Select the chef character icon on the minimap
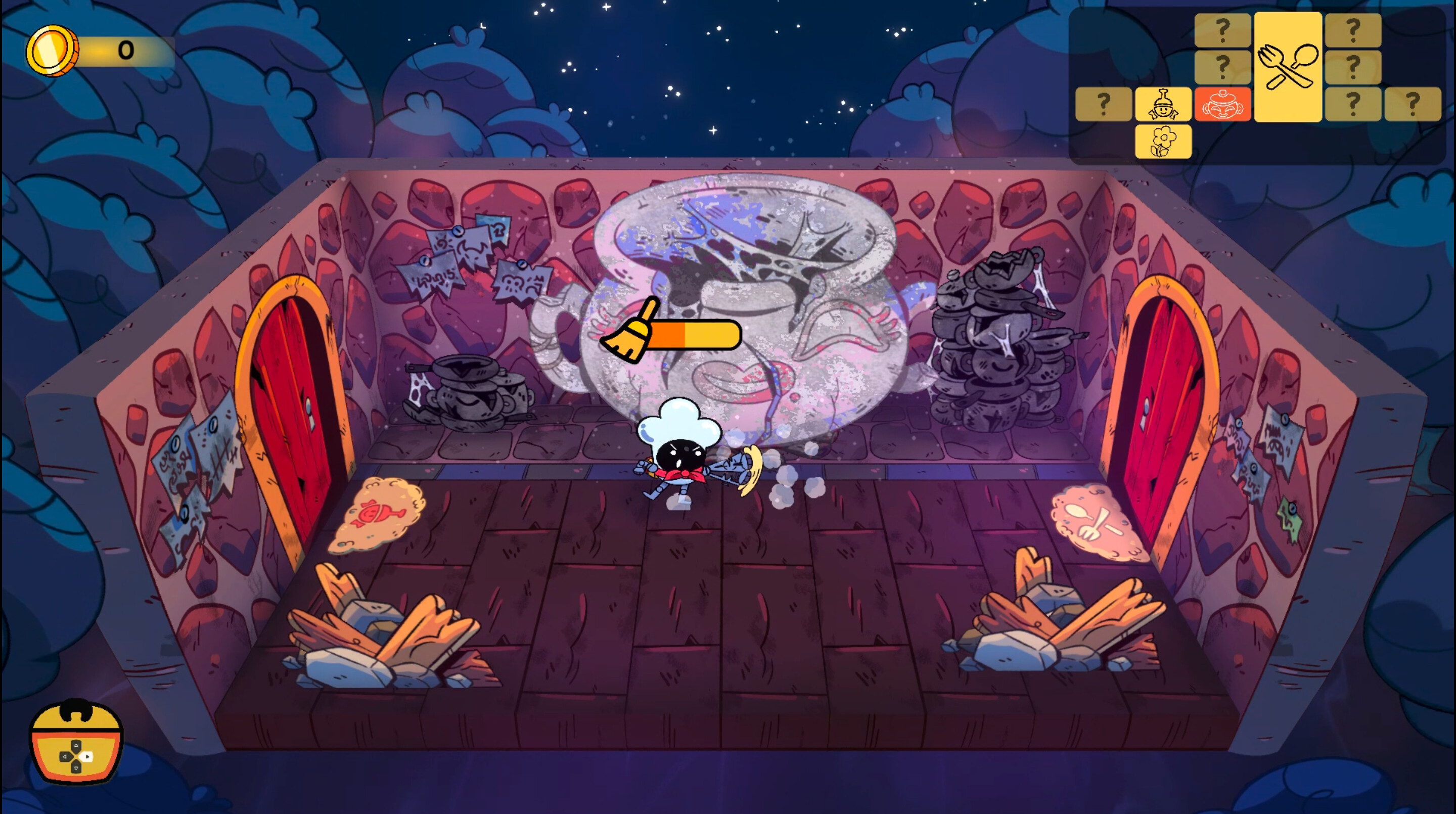 tap(1163, 105)
